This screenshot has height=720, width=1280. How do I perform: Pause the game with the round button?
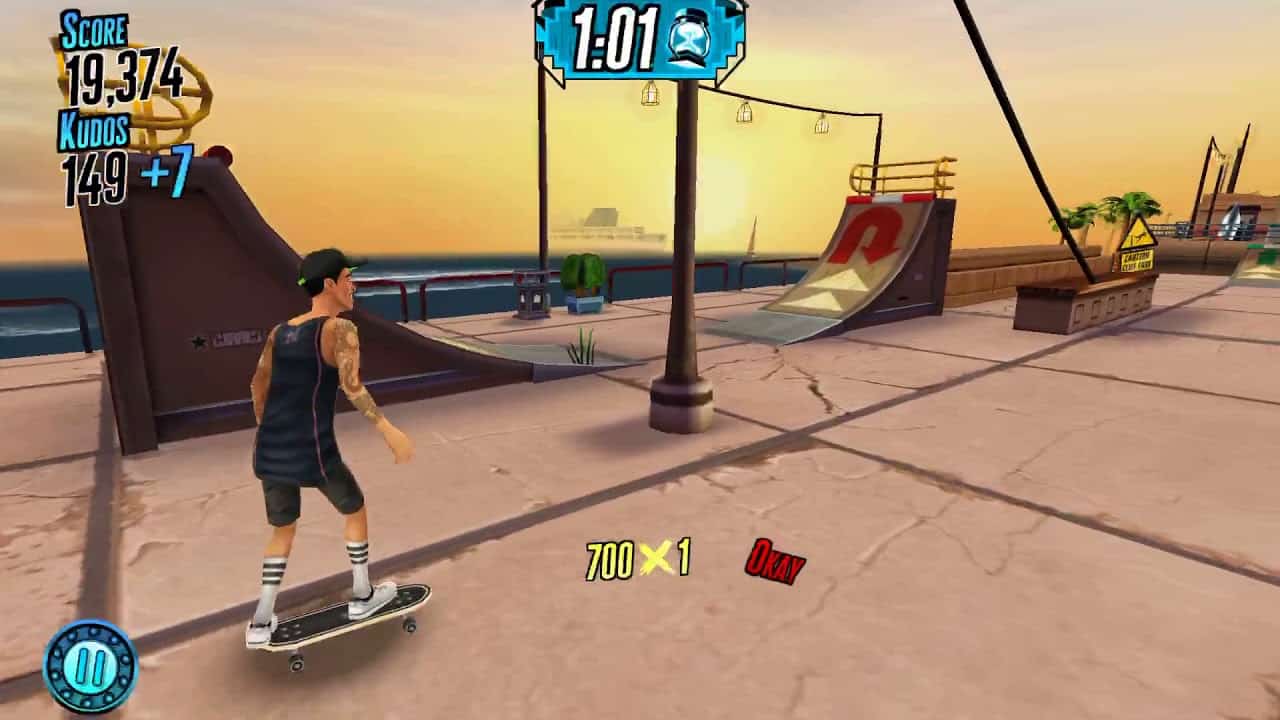pos(89,666)
